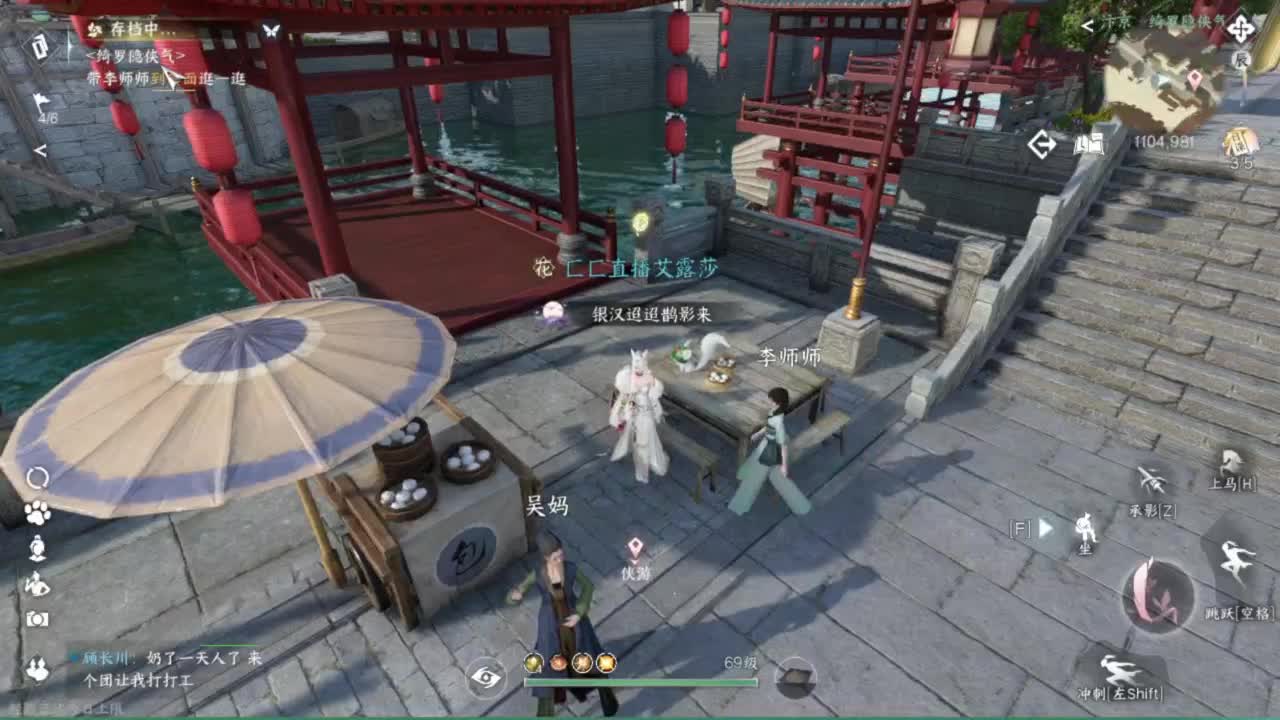This screenshot has height=720, width=1280.
Task: Open the journal book icon below the minimap
Action: pos(1090,145)
